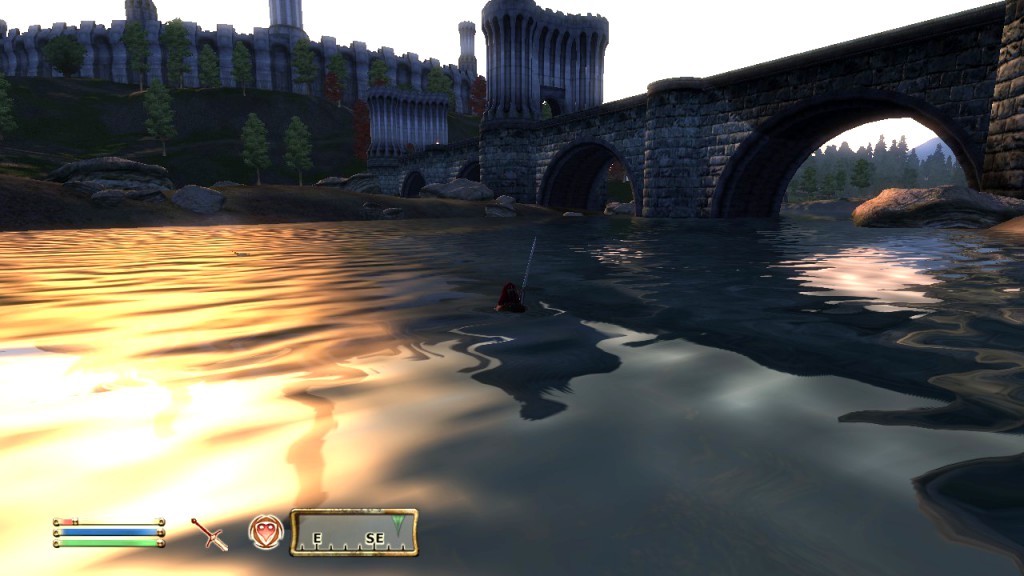Click the green quest marker on the compass
The height and width of the screenshot is (576, 1024).
399,524
